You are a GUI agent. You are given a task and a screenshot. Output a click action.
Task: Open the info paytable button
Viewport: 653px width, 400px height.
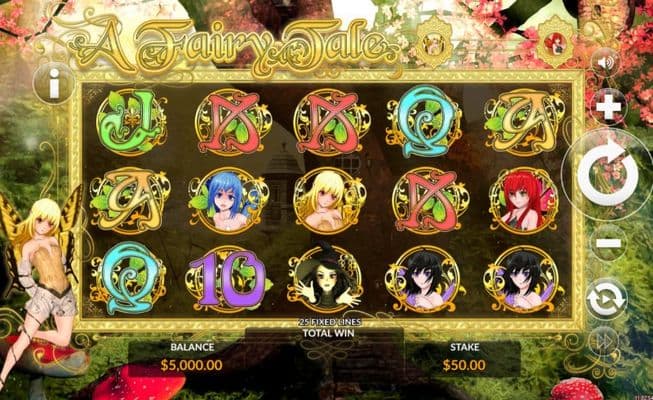coord(52,83)
